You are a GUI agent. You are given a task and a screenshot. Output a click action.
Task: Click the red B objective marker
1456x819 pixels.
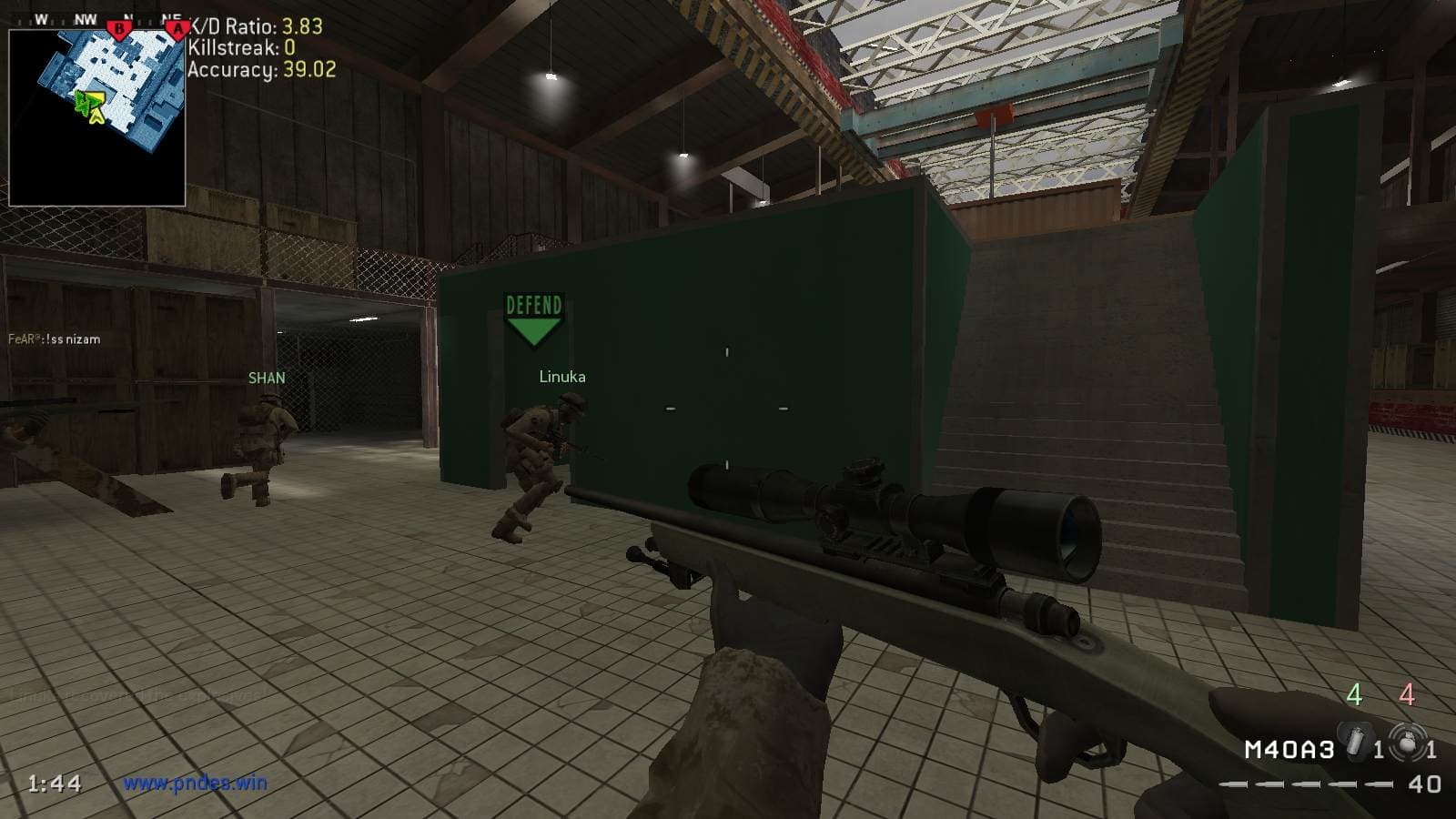click(x=118, y=29)
